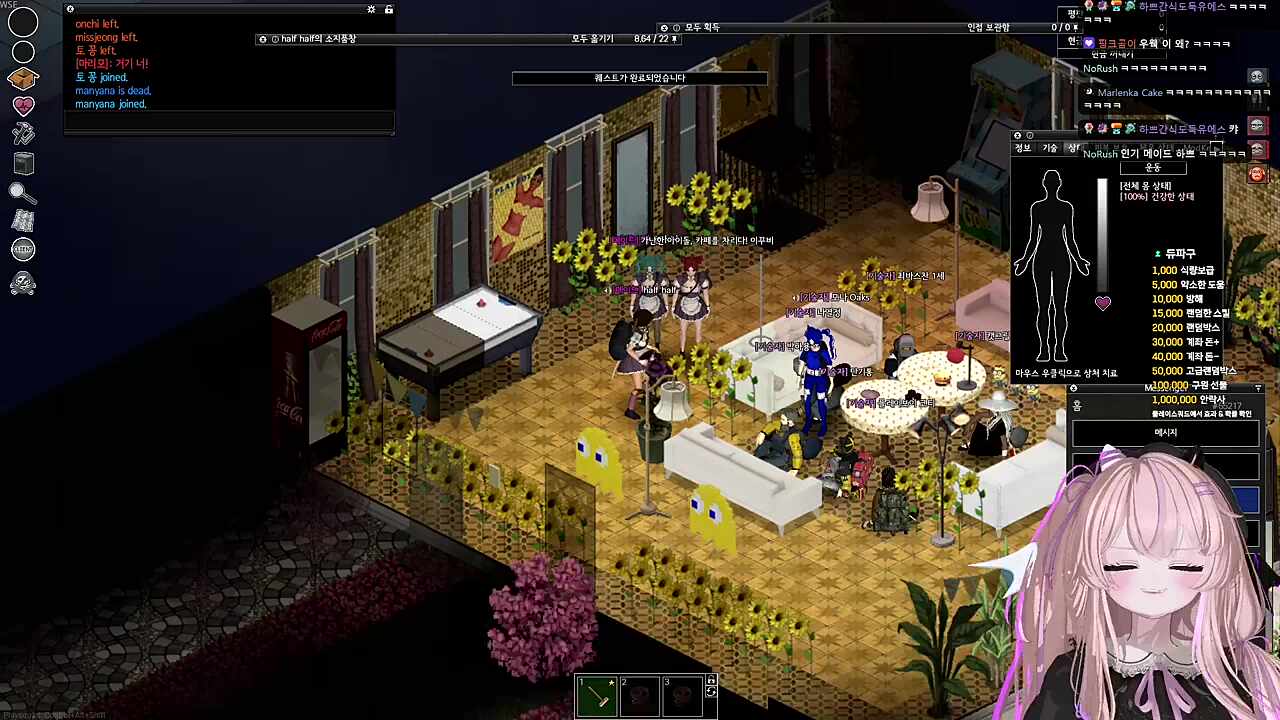This screenshot has height=720, width=1280.
Task: Open the crafting tools menu
Action: coord(23,133)
